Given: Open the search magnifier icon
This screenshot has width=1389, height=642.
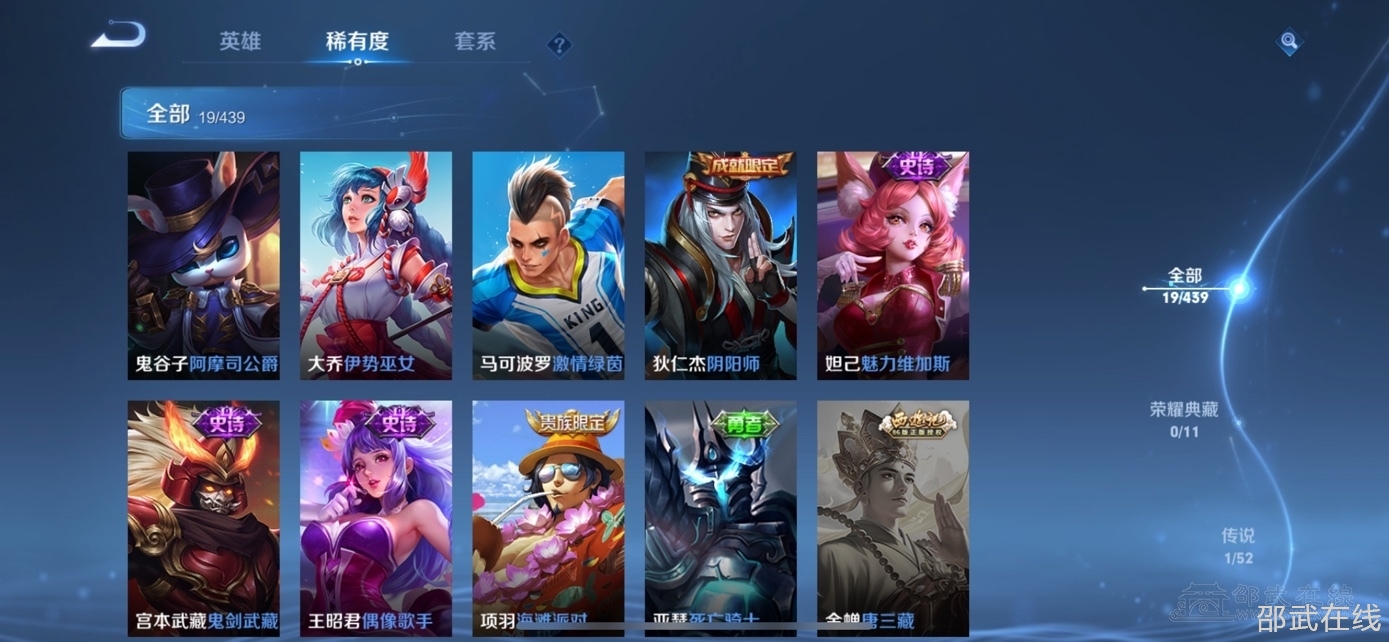Looking at the screenshot, I should [1290, 42].
